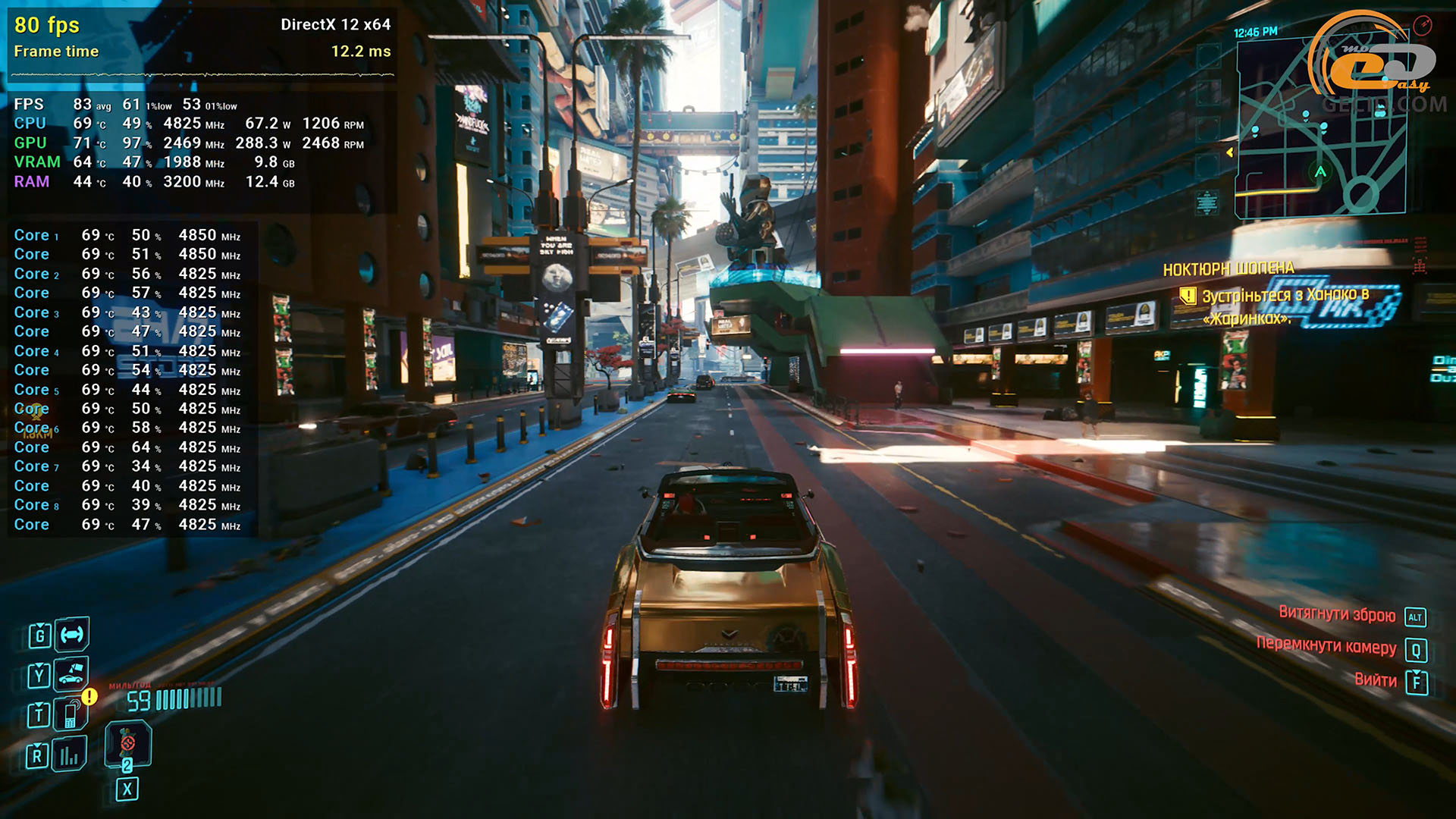Select the Hanako meeting objective in tracker
The width and height of the screenshot is (1456, 819).
click(x=1285, y=306)
